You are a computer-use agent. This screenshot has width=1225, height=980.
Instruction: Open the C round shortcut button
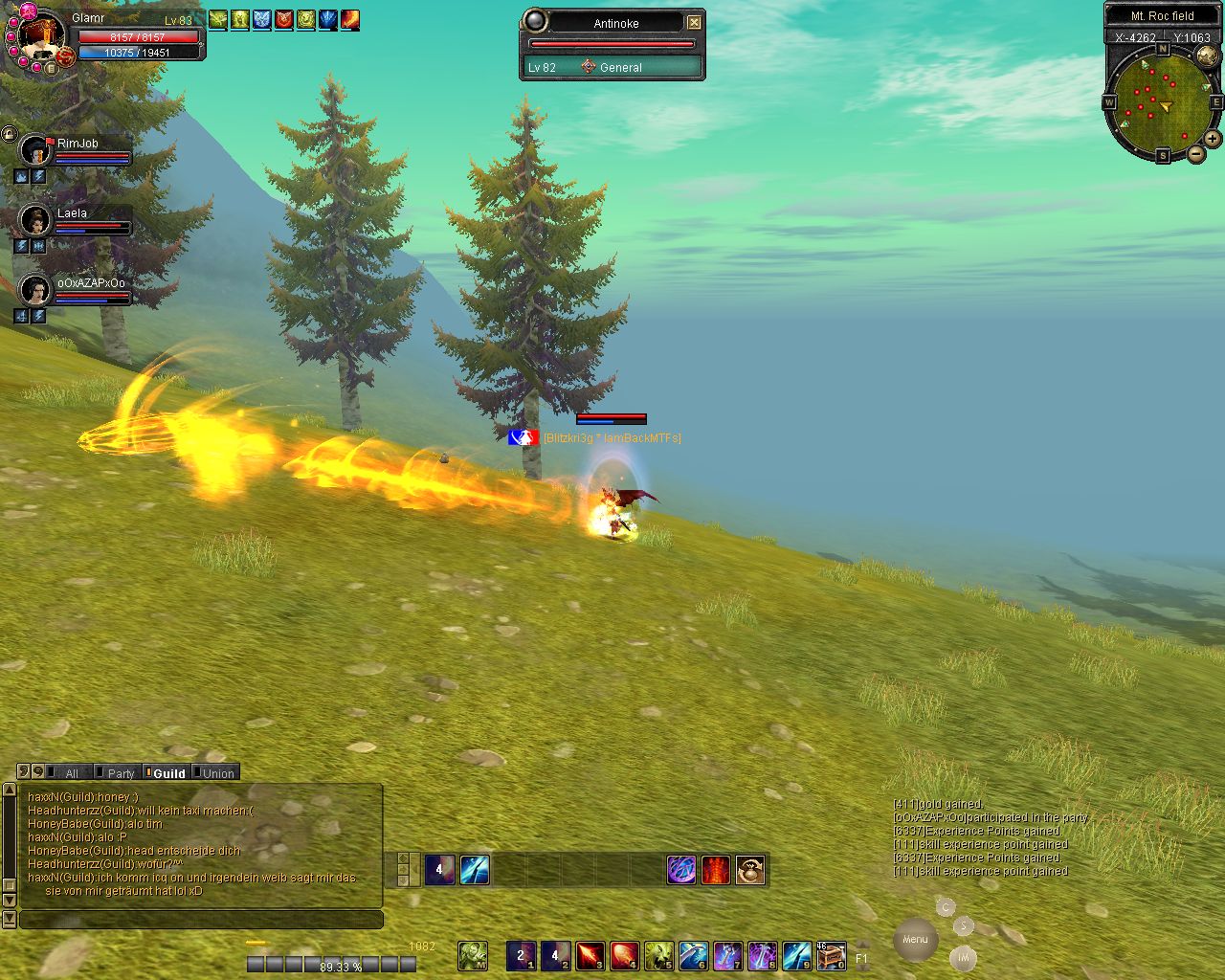point(946,907)
